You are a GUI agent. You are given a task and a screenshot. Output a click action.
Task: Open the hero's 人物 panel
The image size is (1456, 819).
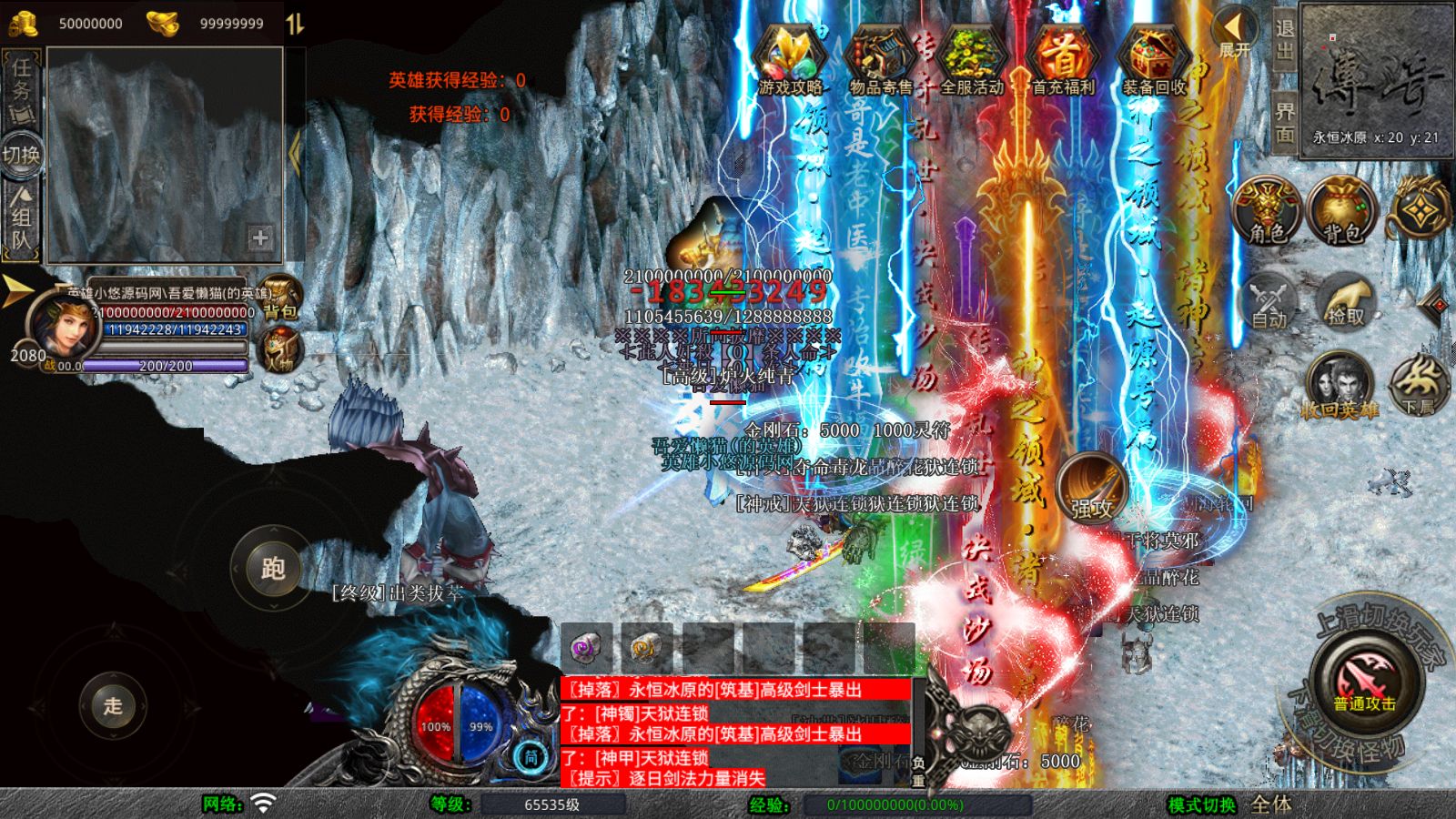click(278, 350)
